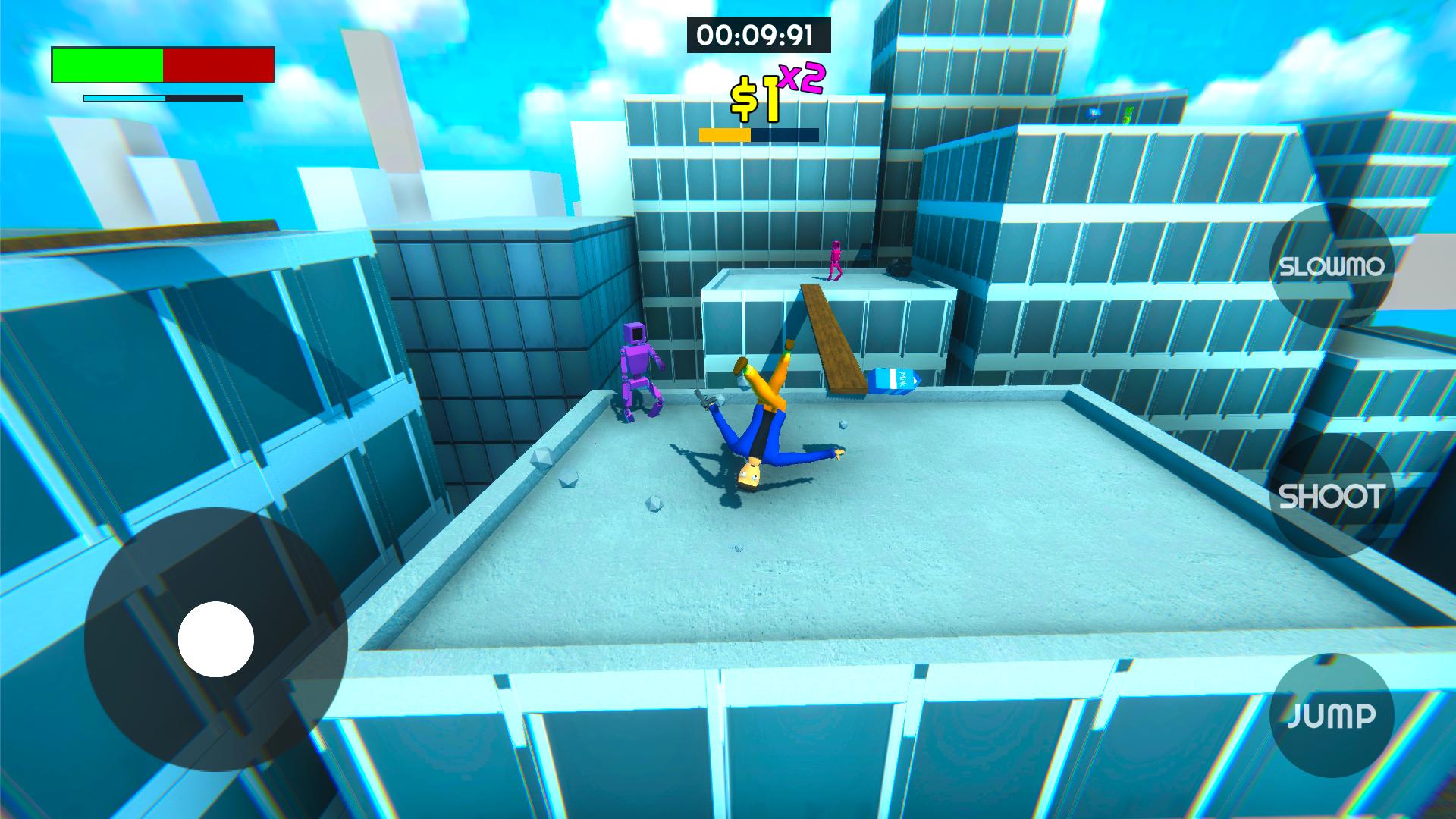Viewport: 1456px width, 819px height.
Task: Tap the SHOOT button
Action: coord(1331,496)
